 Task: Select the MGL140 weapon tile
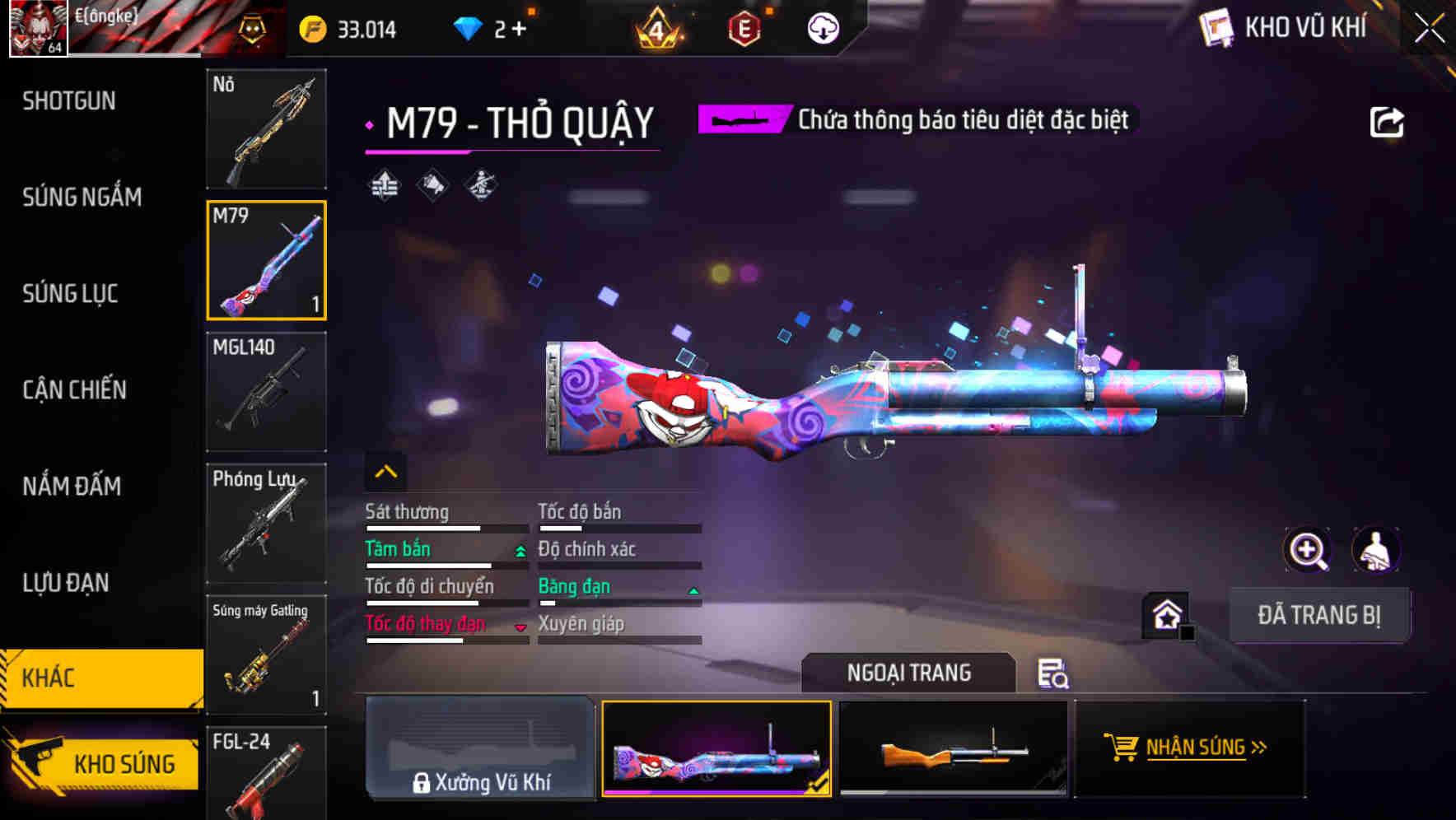coord(266,392)
